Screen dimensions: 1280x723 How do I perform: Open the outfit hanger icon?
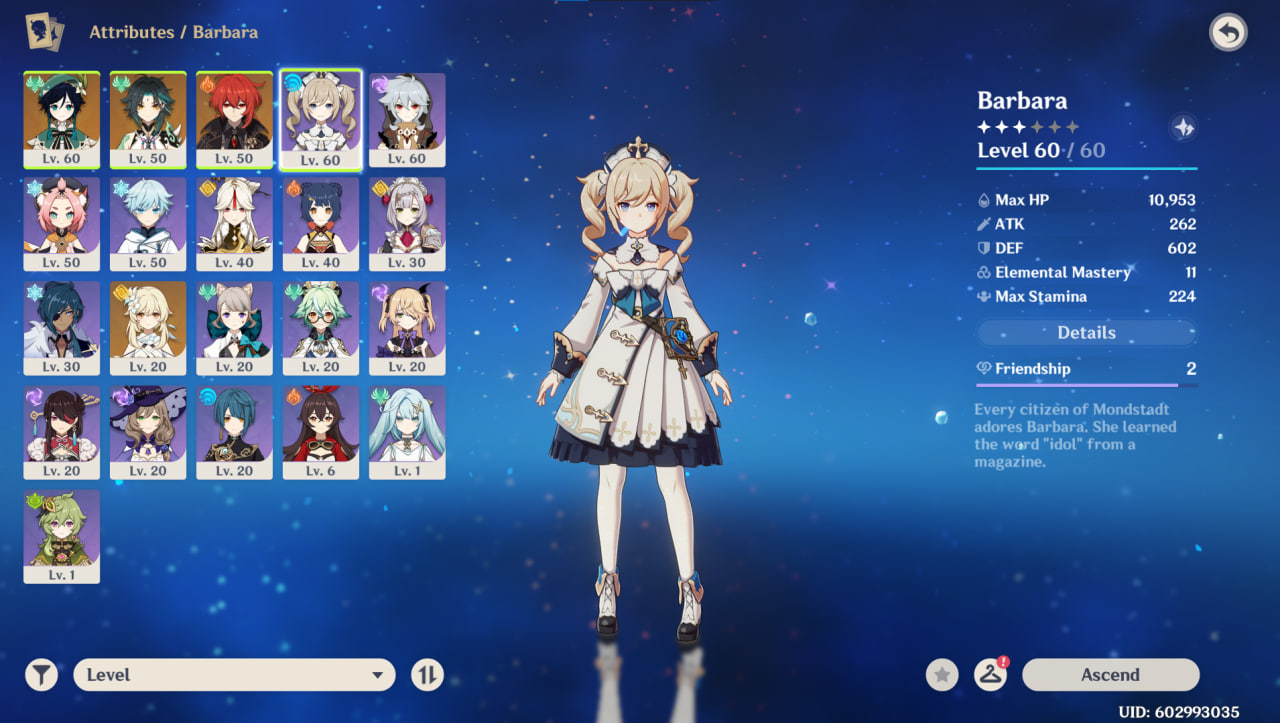coord(990,675)
